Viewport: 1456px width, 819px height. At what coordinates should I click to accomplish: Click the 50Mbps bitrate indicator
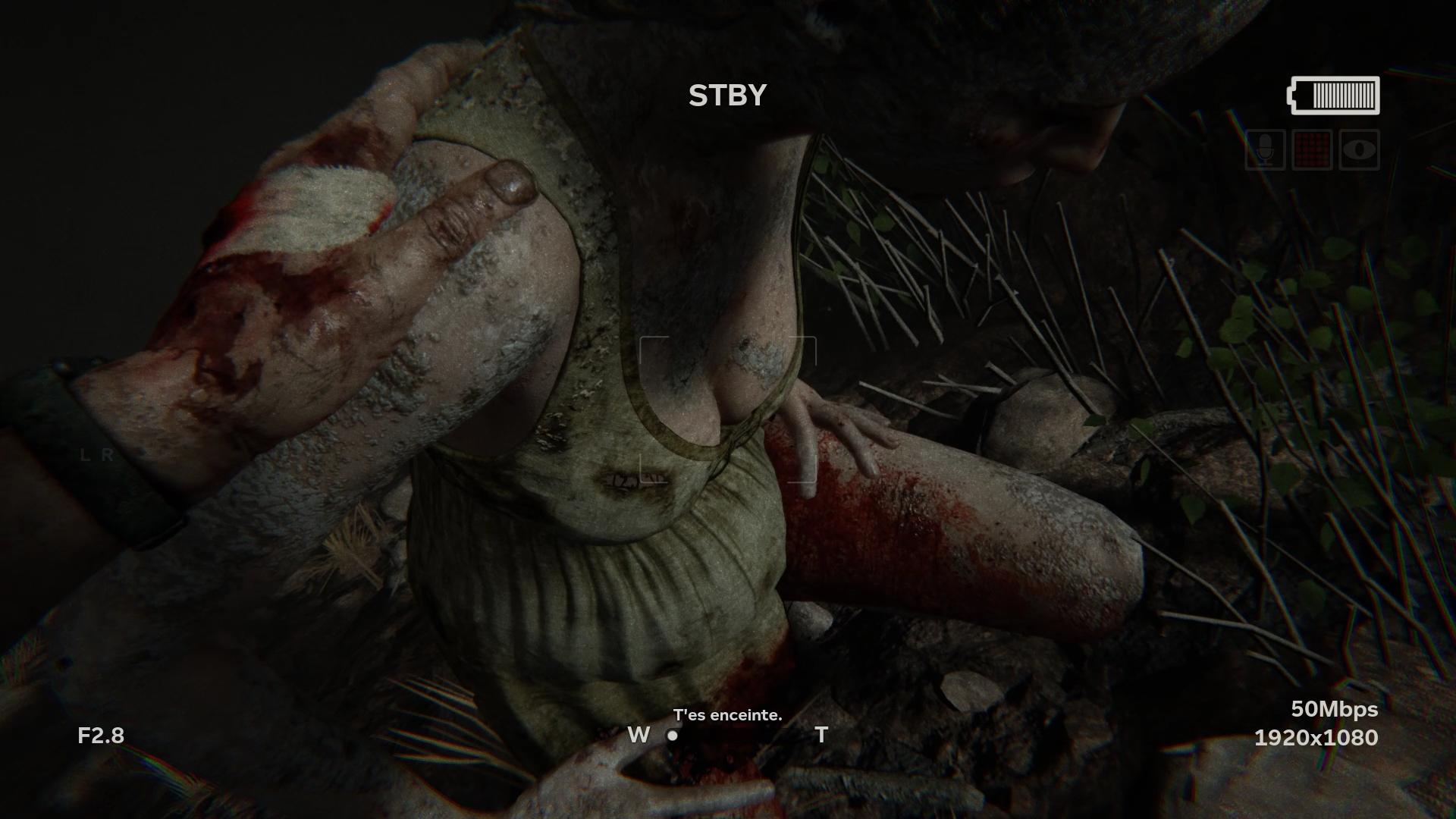(x=1335, y=710)
